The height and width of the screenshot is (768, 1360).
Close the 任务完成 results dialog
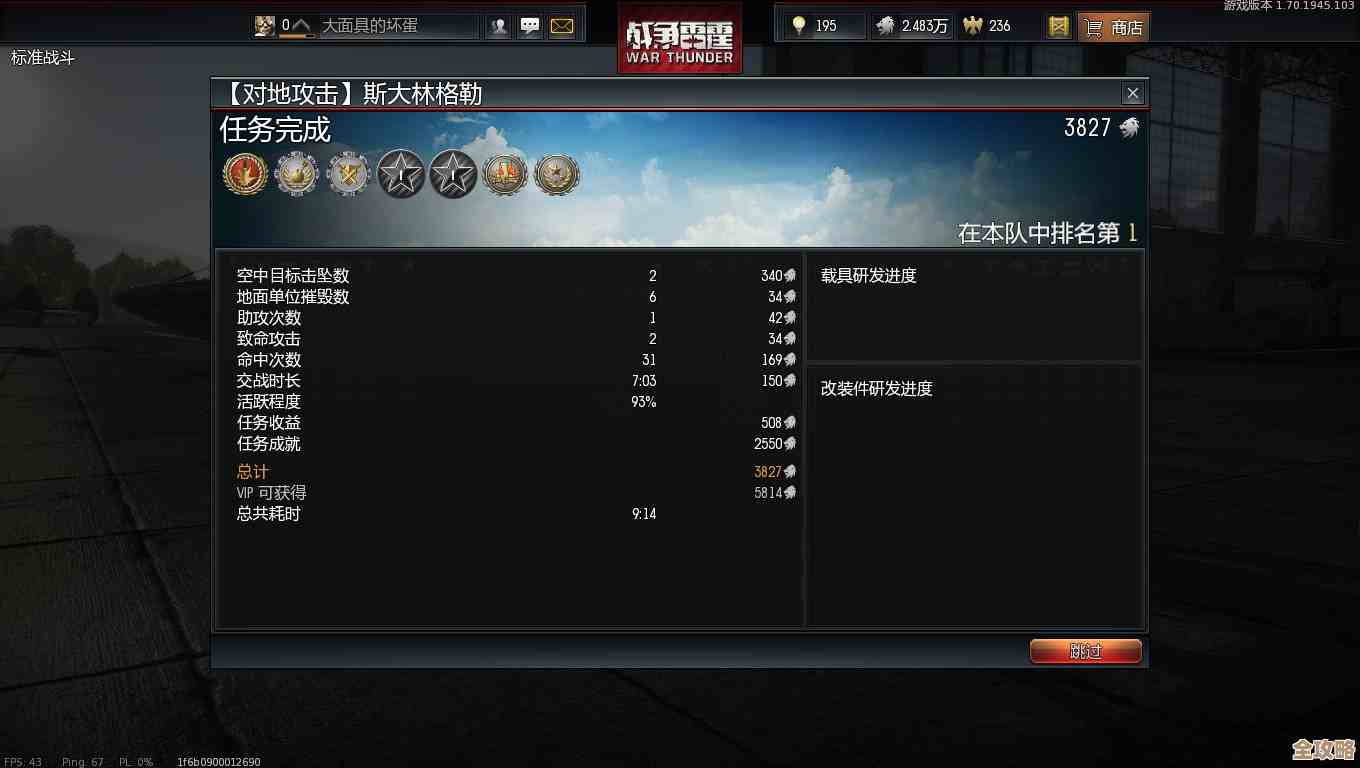click(1132, 93)
